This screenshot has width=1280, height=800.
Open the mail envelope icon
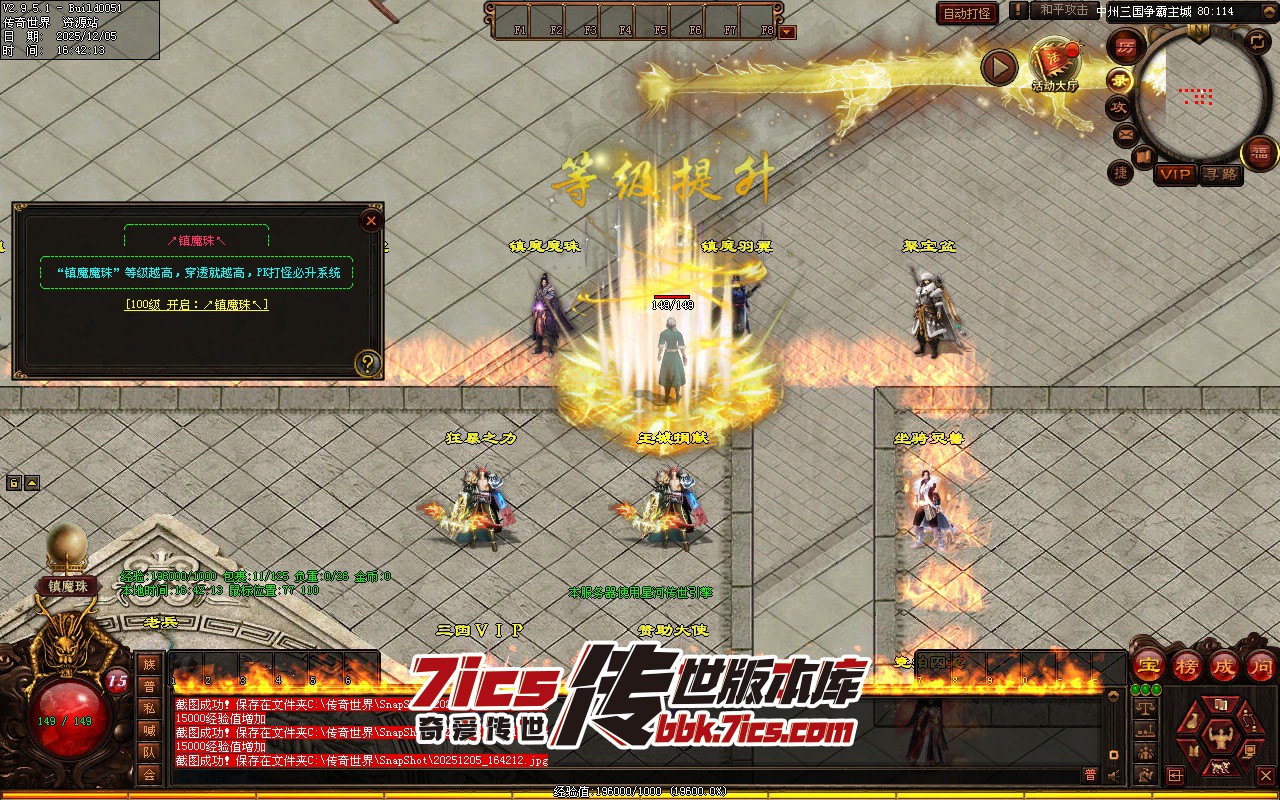[x=1125, y=133]
